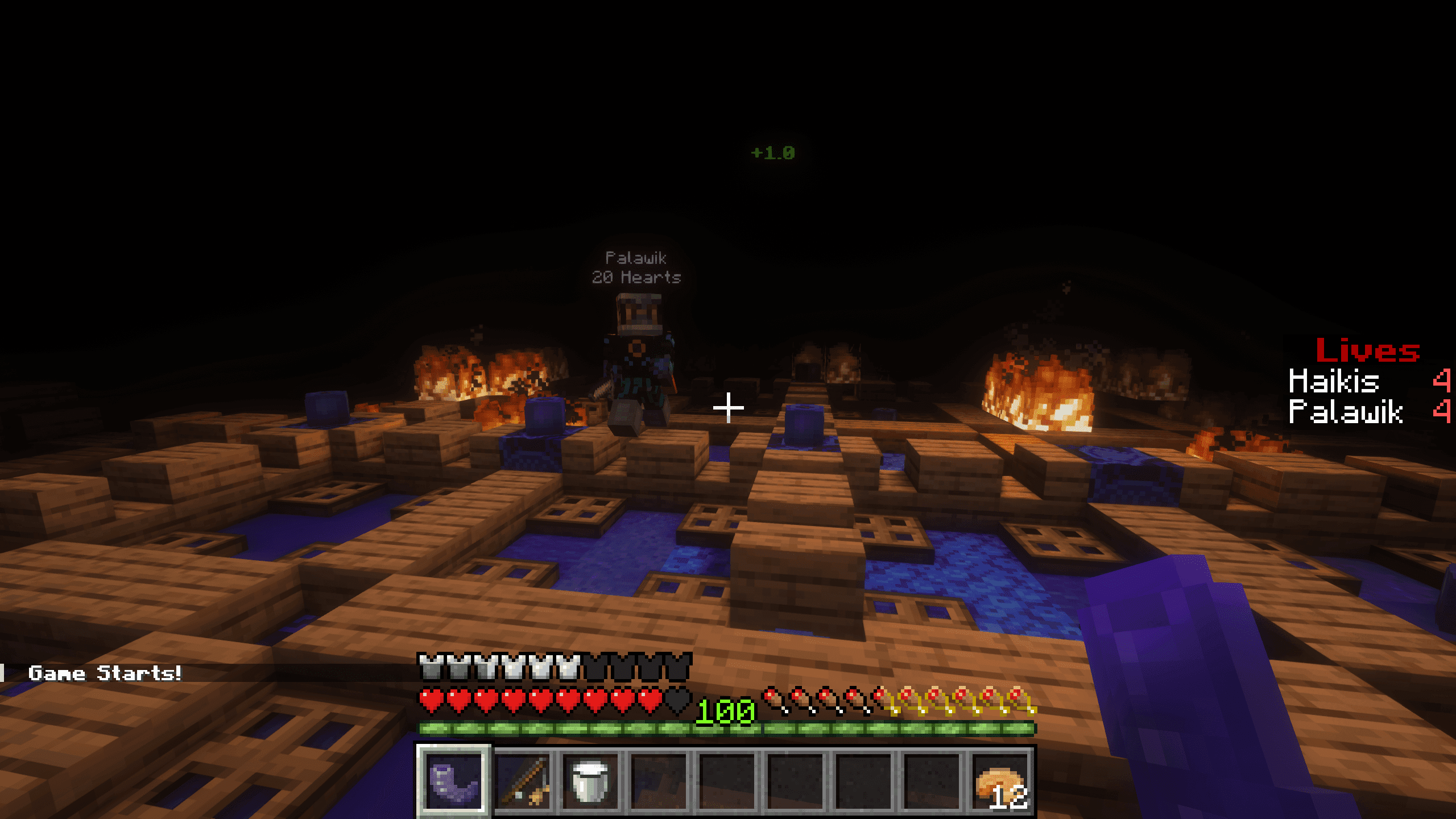Click the "Game Starts!" chat message
1456x819 pixels.
pyautogui.click(x=105, y=673)
